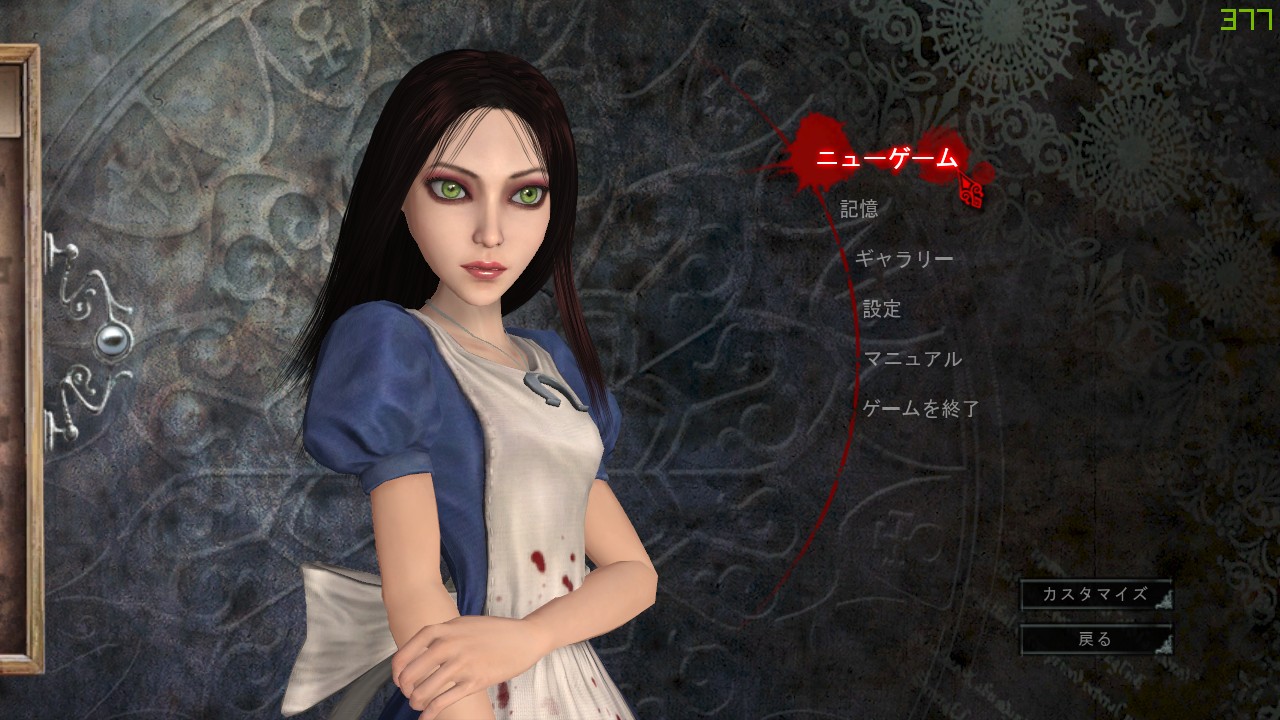Image resolution: width=1280 pixels, height=720 pixels.
Task: Open 設定 to adjust game settings
Action: coord(880,308)
